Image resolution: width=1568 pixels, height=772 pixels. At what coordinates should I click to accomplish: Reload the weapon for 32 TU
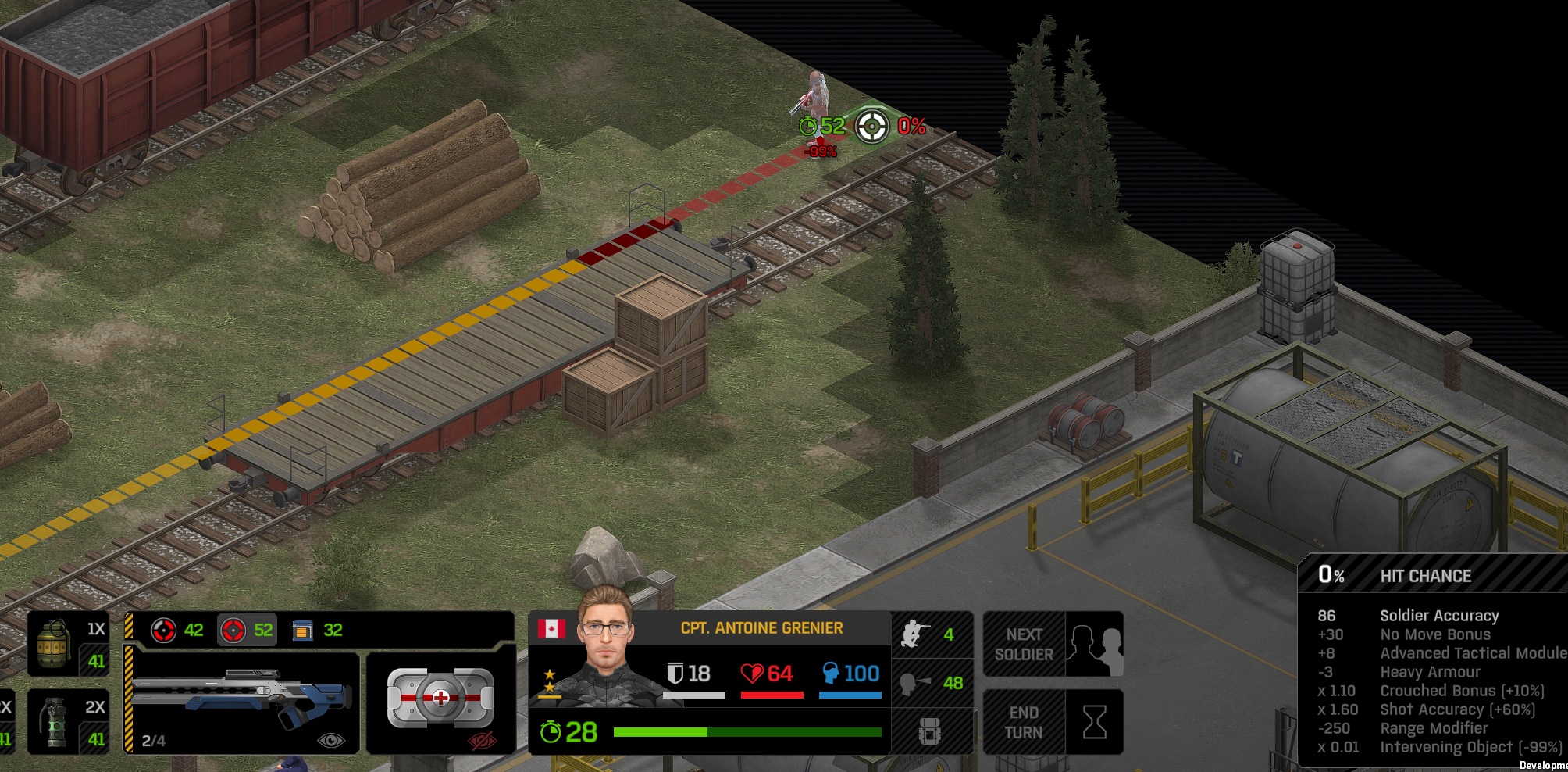tap(317, 630)
